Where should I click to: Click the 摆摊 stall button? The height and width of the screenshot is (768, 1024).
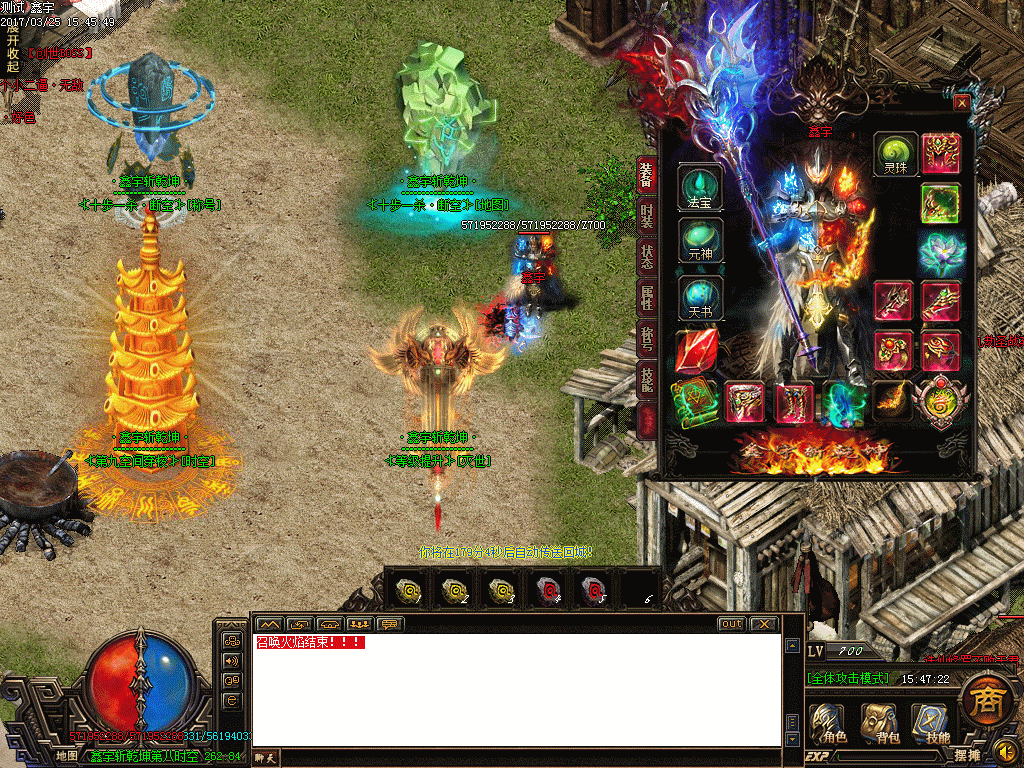pos(939,756)
